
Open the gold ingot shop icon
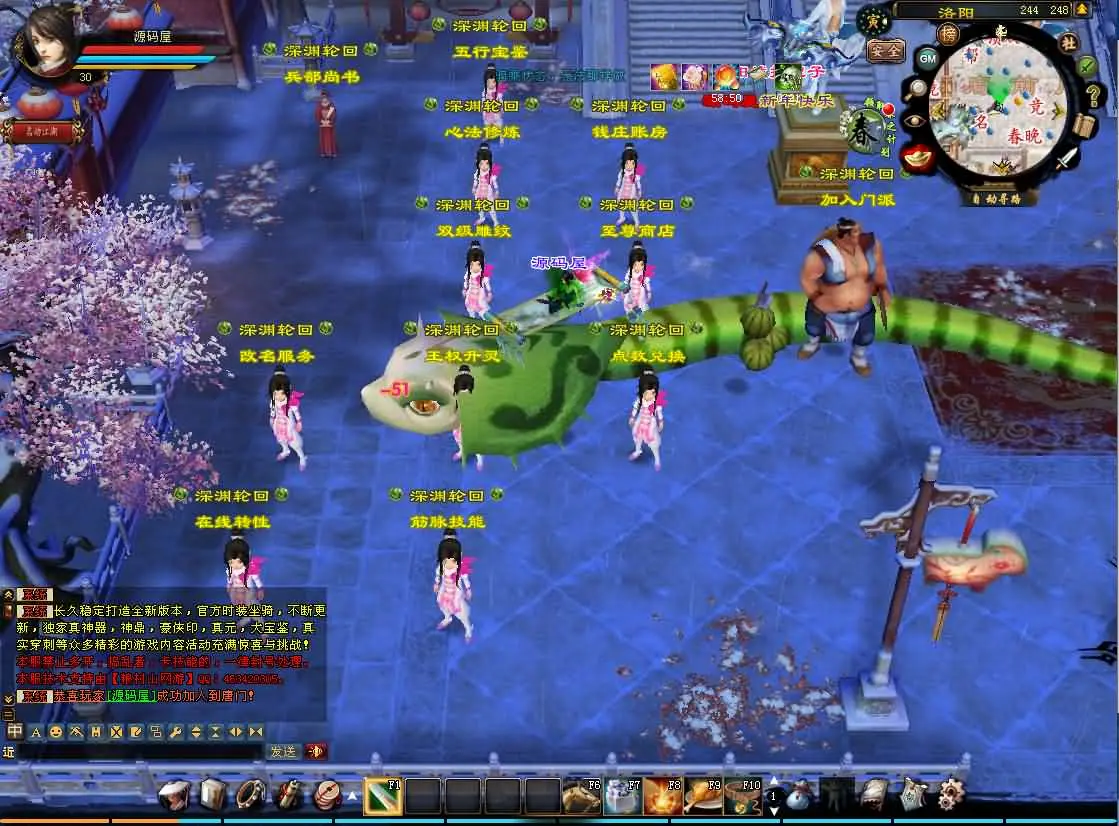click(x=918, y=156)
